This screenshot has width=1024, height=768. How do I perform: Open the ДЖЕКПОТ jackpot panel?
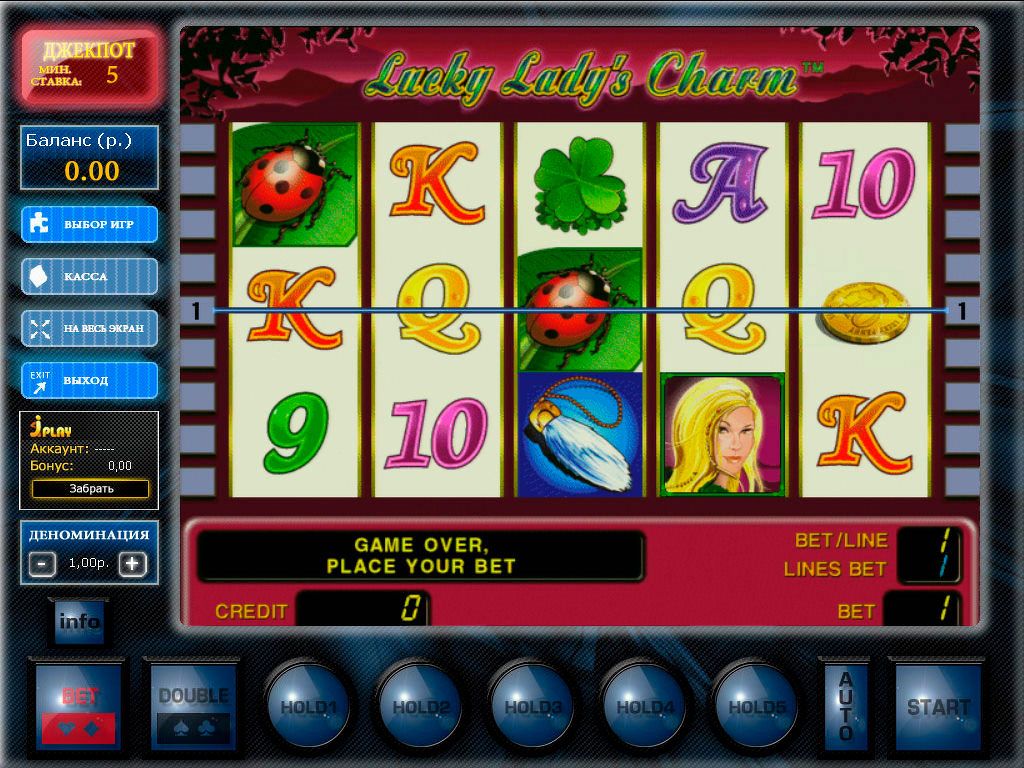90,65
